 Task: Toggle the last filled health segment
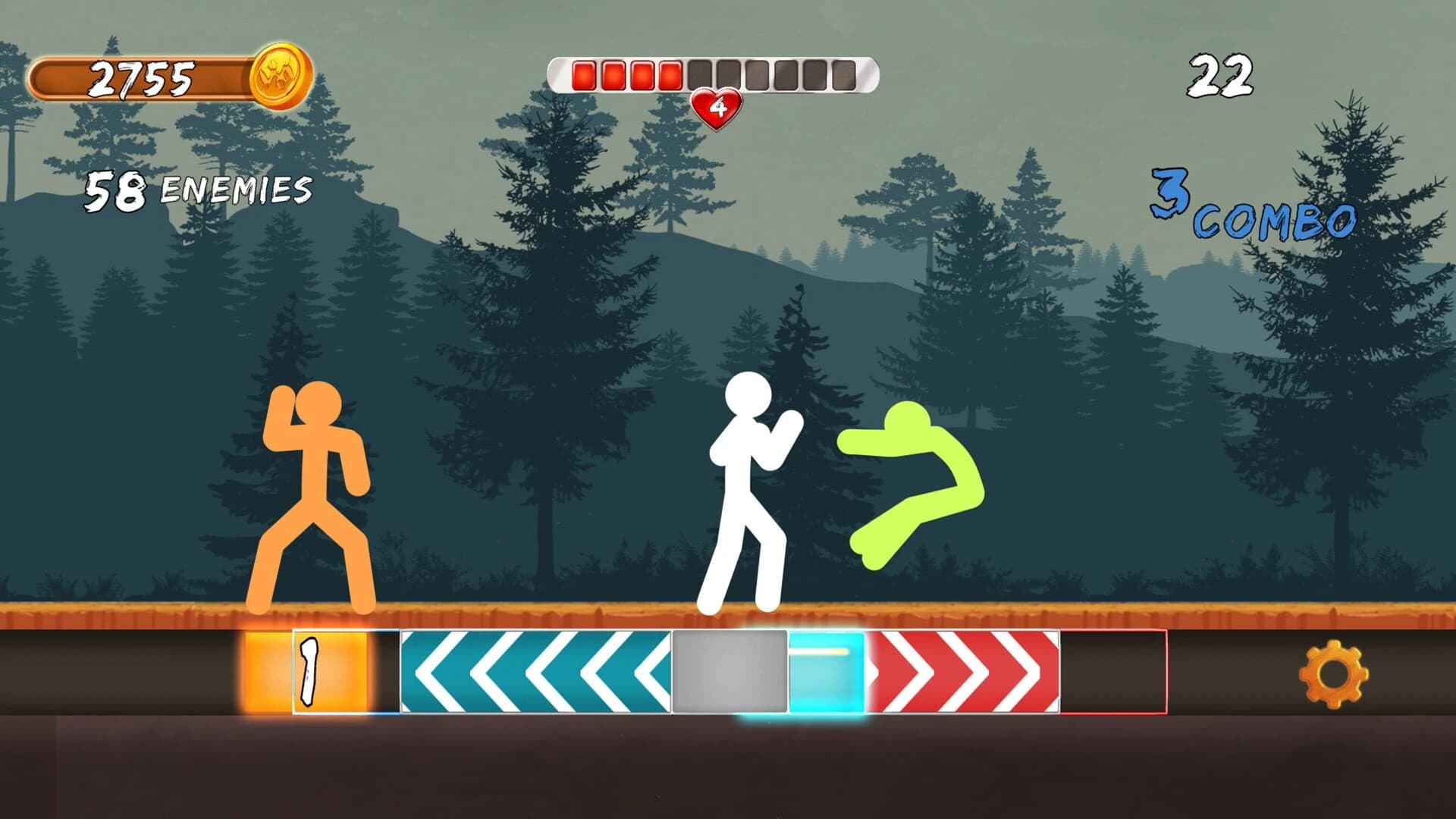[670, 74]
